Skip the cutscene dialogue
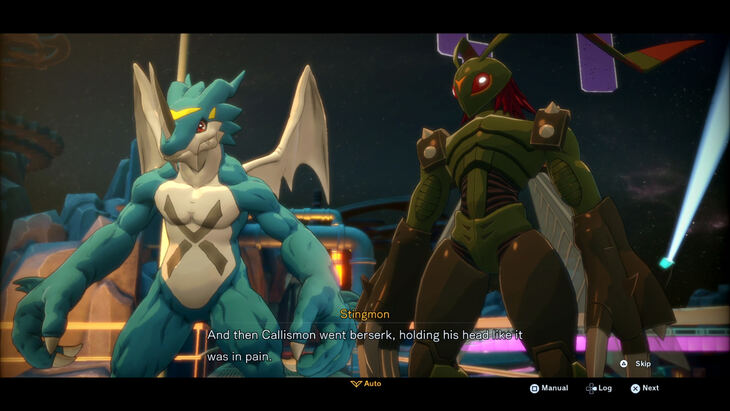This screenshot has width=730, height=411. pos(636,364)
